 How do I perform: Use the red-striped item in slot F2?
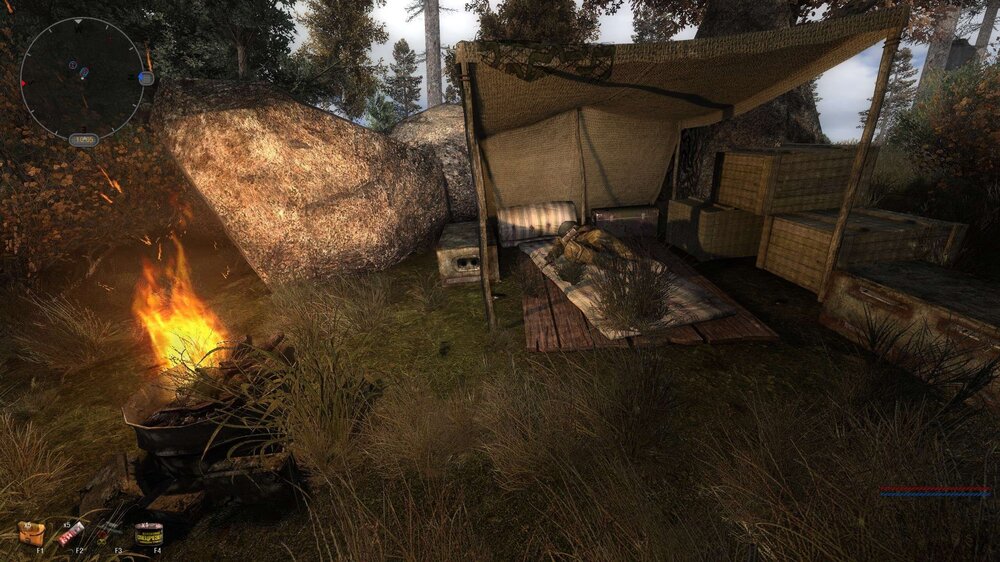pos(71,534)
